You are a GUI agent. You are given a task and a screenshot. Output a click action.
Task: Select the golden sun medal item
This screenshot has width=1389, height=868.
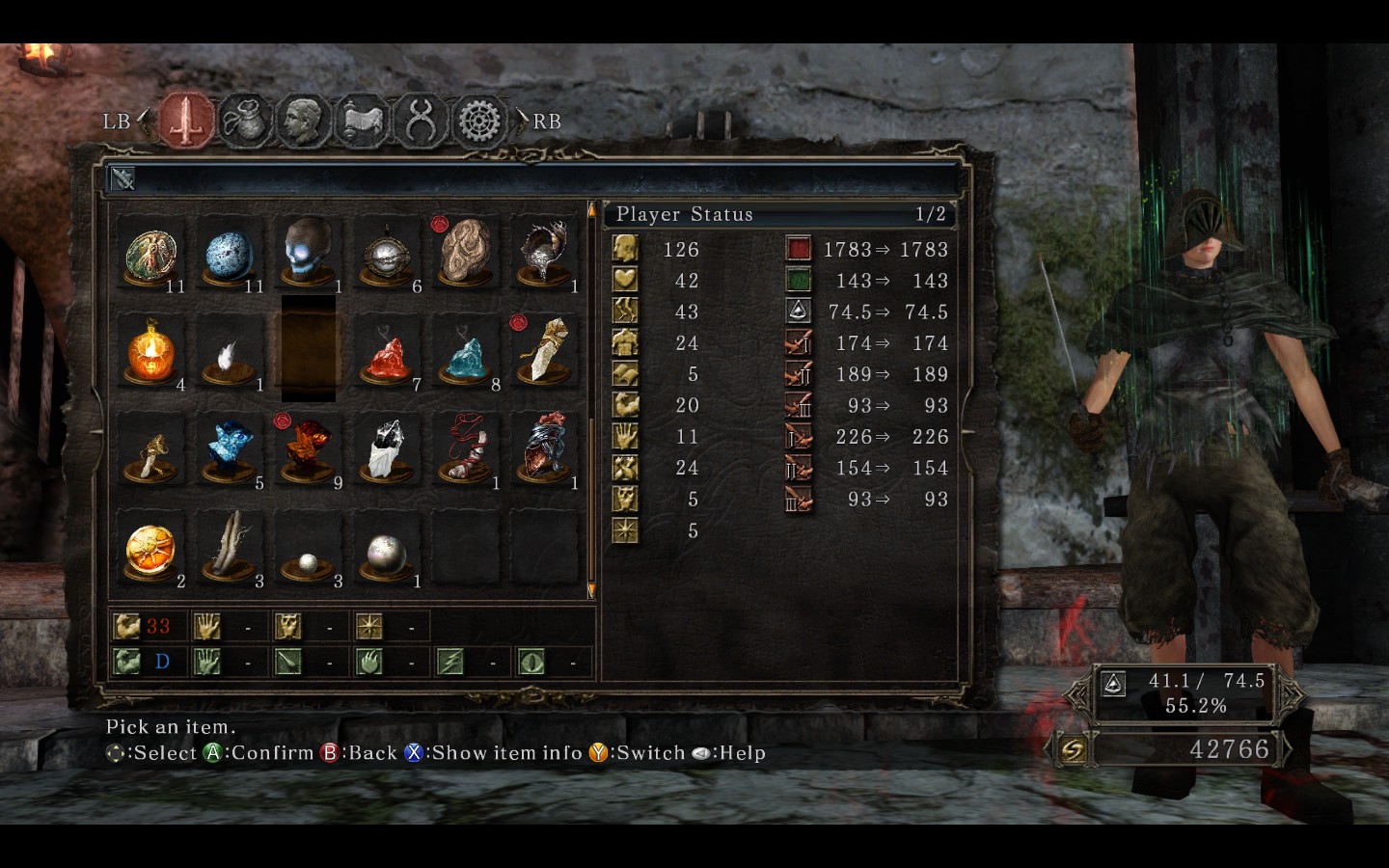[150, 549]
